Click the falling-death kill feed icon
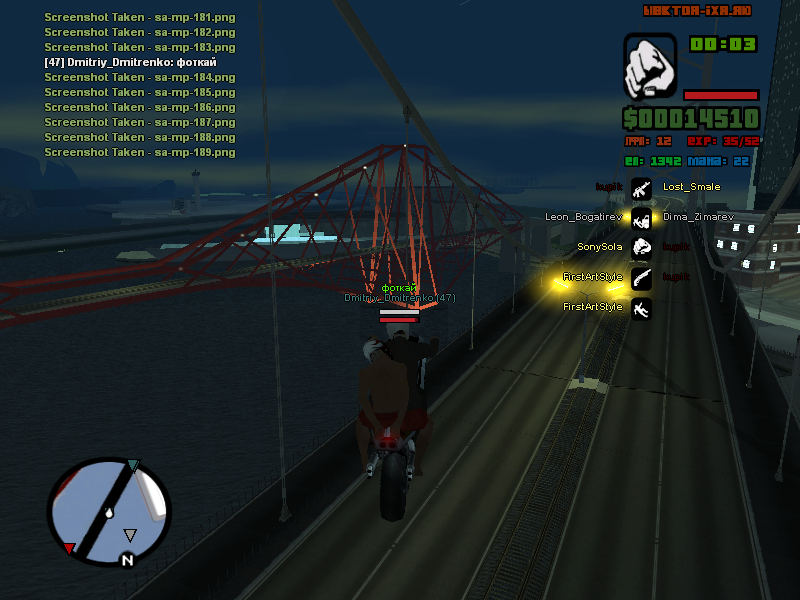This screenshot has height=600, width=800. 642,307
